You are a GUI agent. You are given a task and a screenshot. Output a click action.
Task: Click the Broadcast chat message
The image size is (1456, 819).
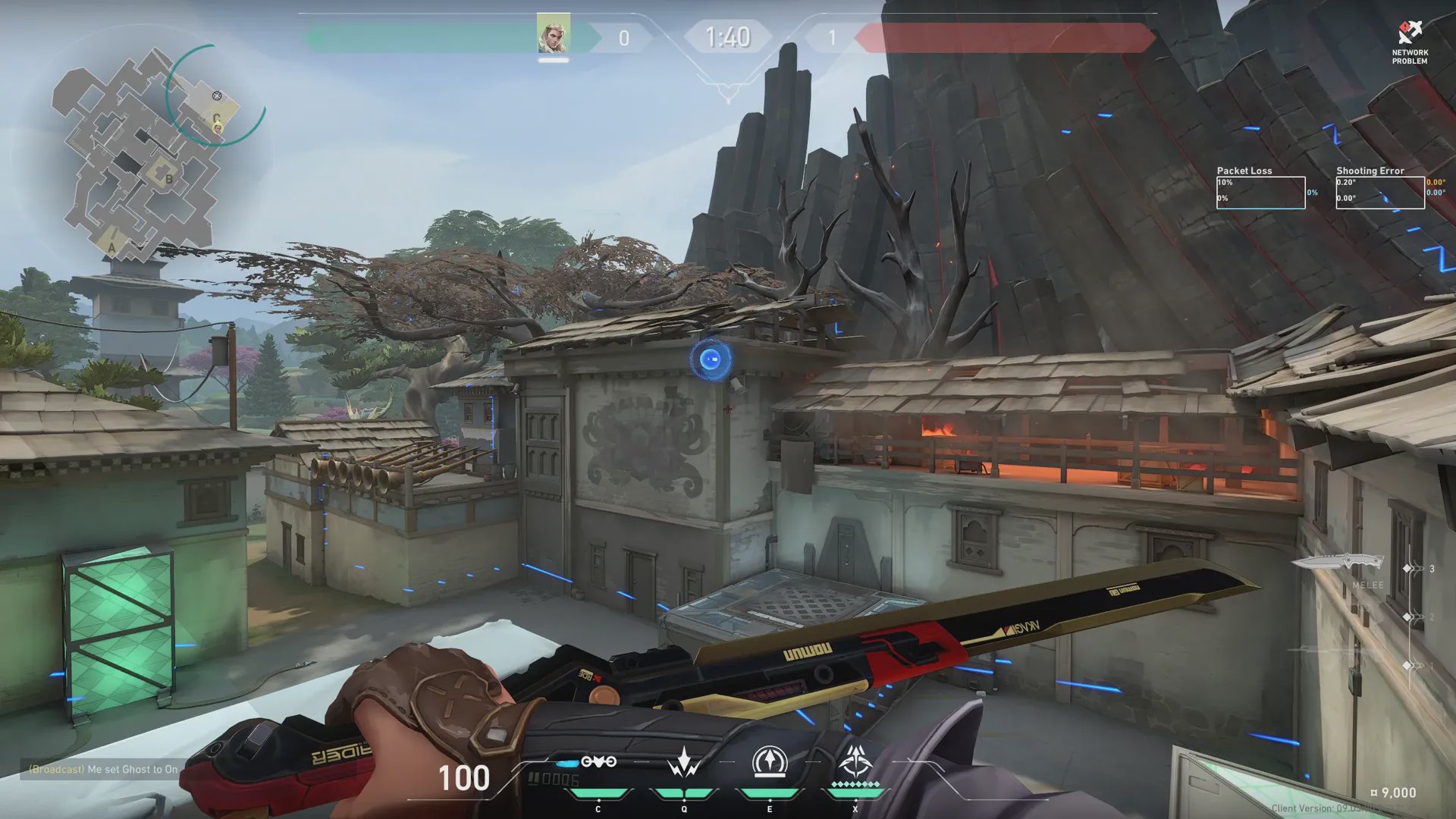coord(104,769)
